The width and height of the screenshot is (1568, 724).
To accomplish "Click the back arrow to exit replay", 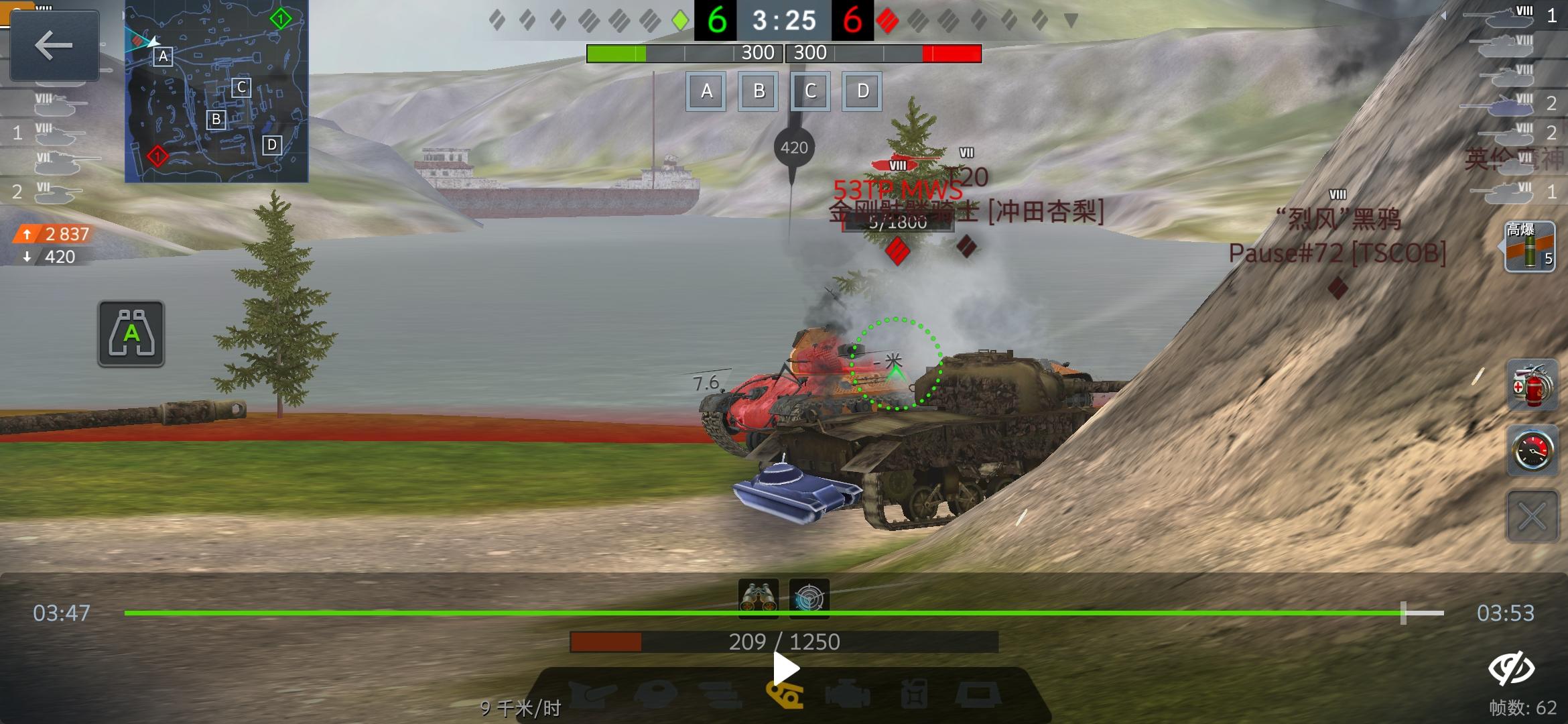I will click(54, 46).
